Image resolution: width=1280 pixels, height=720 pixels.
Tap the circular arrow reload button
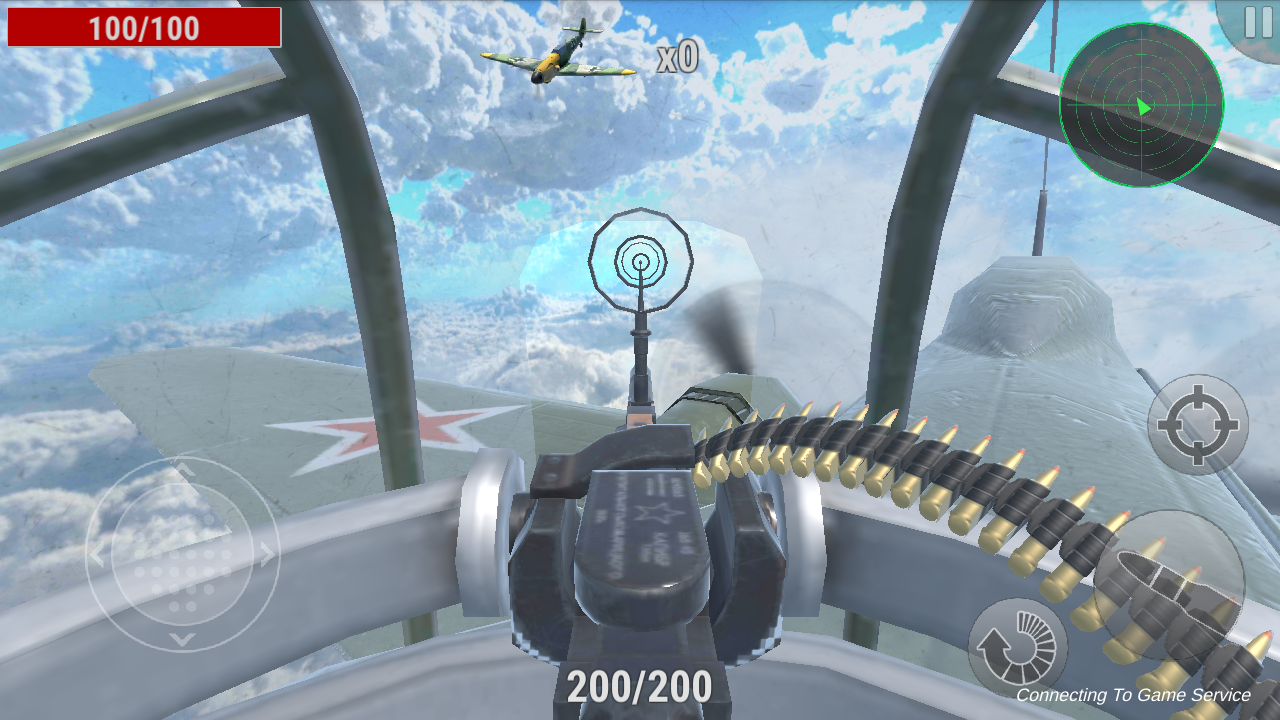click(1017, 648)
